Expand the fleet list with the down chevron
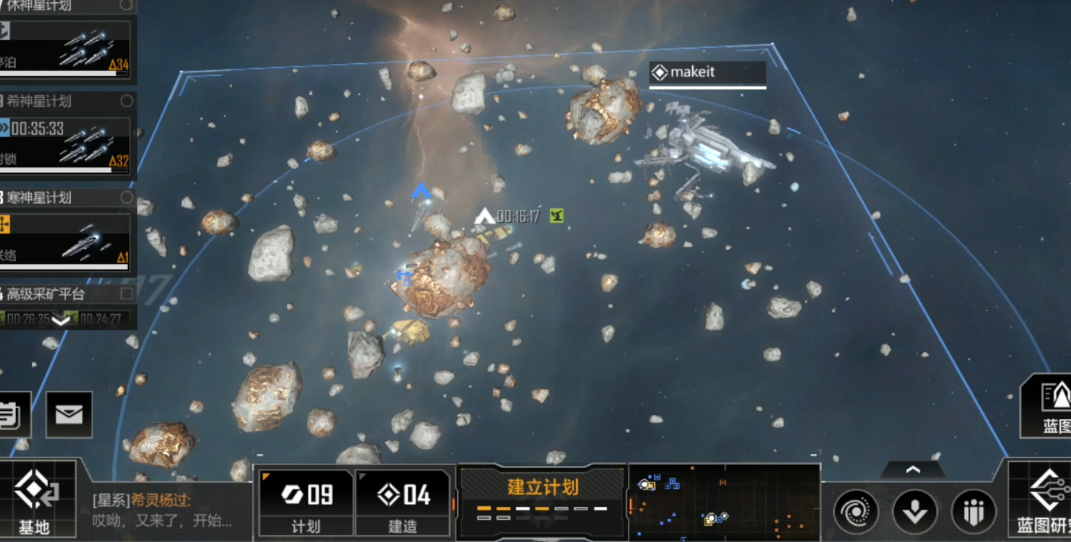 coord(61,320)
